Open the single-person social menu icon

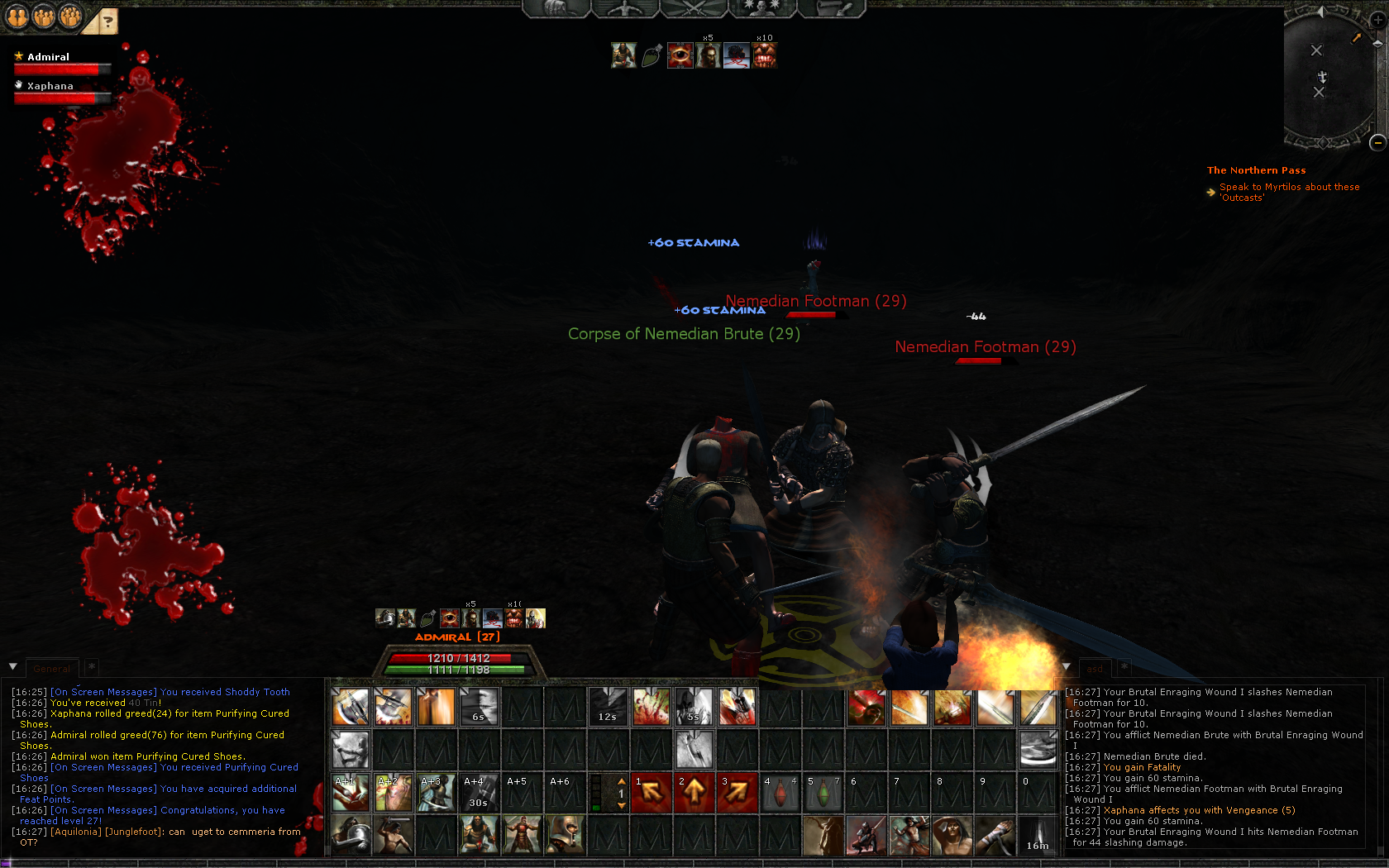pyautogui.click(x=17, y=16)
